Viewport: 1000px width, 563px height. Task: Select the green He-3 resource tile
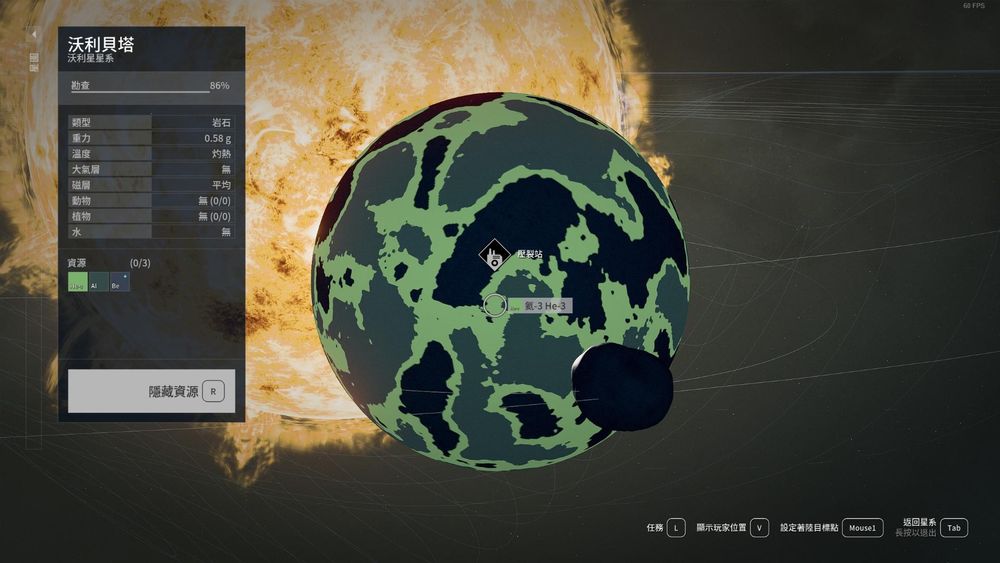tap(77, 283)
